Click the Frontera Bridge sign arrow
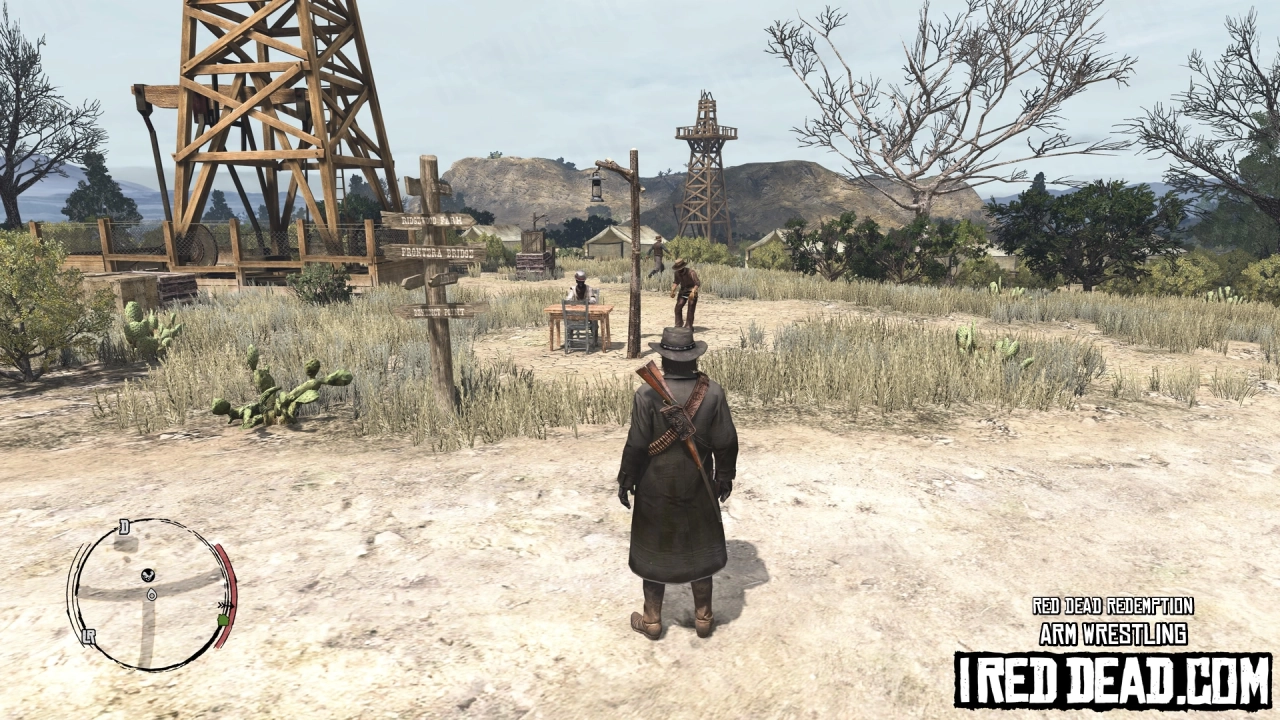Image resolution: width=1280 pixels, height=720 pixels. click(x=436, y=252)
